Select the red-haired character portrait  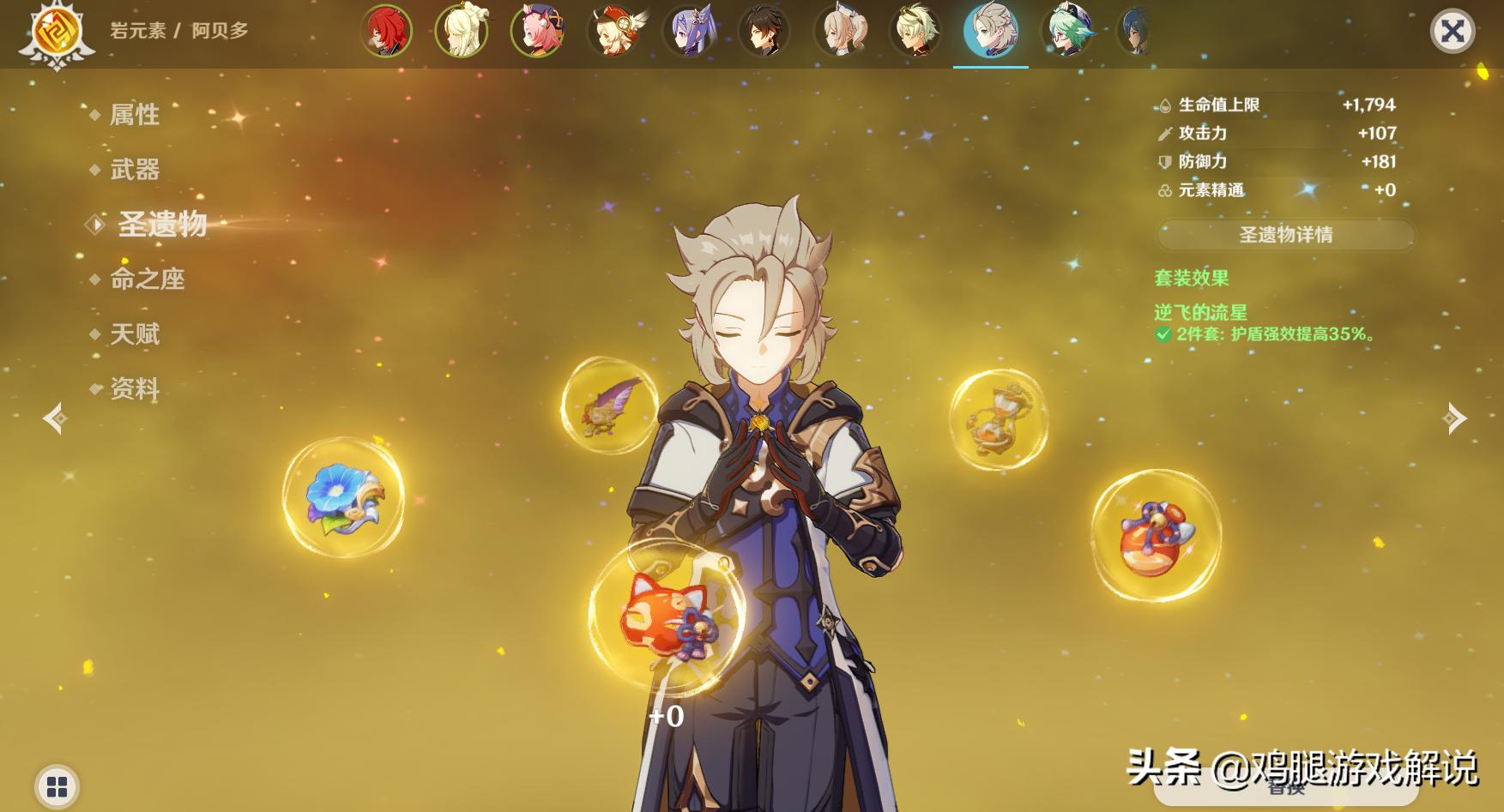tap(385, 32)
